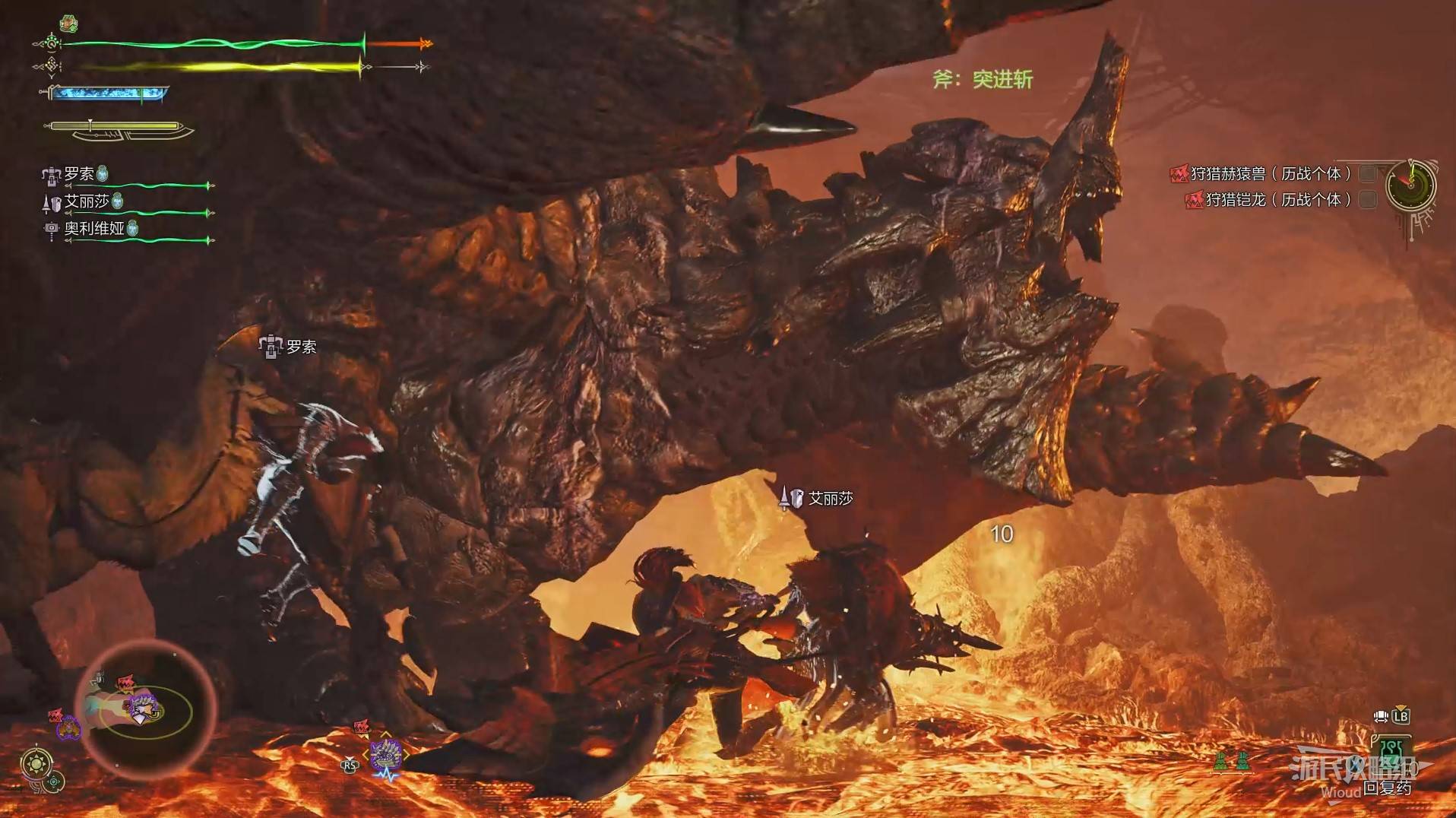Select party member 罗索 in the list

pyautogui.click(x=79, y=174)
